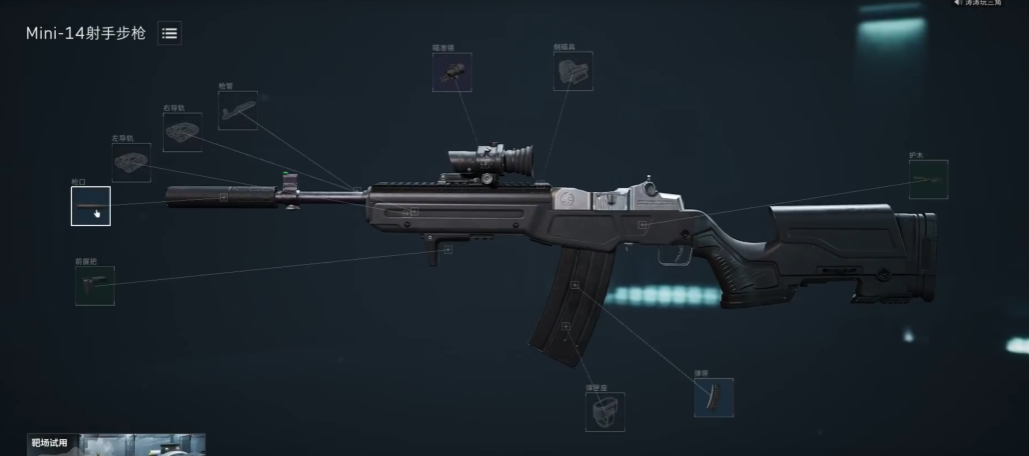Select the handguard (护木) slot
The height and width of the screenshot is (456, 1029).
click(928, 179)
